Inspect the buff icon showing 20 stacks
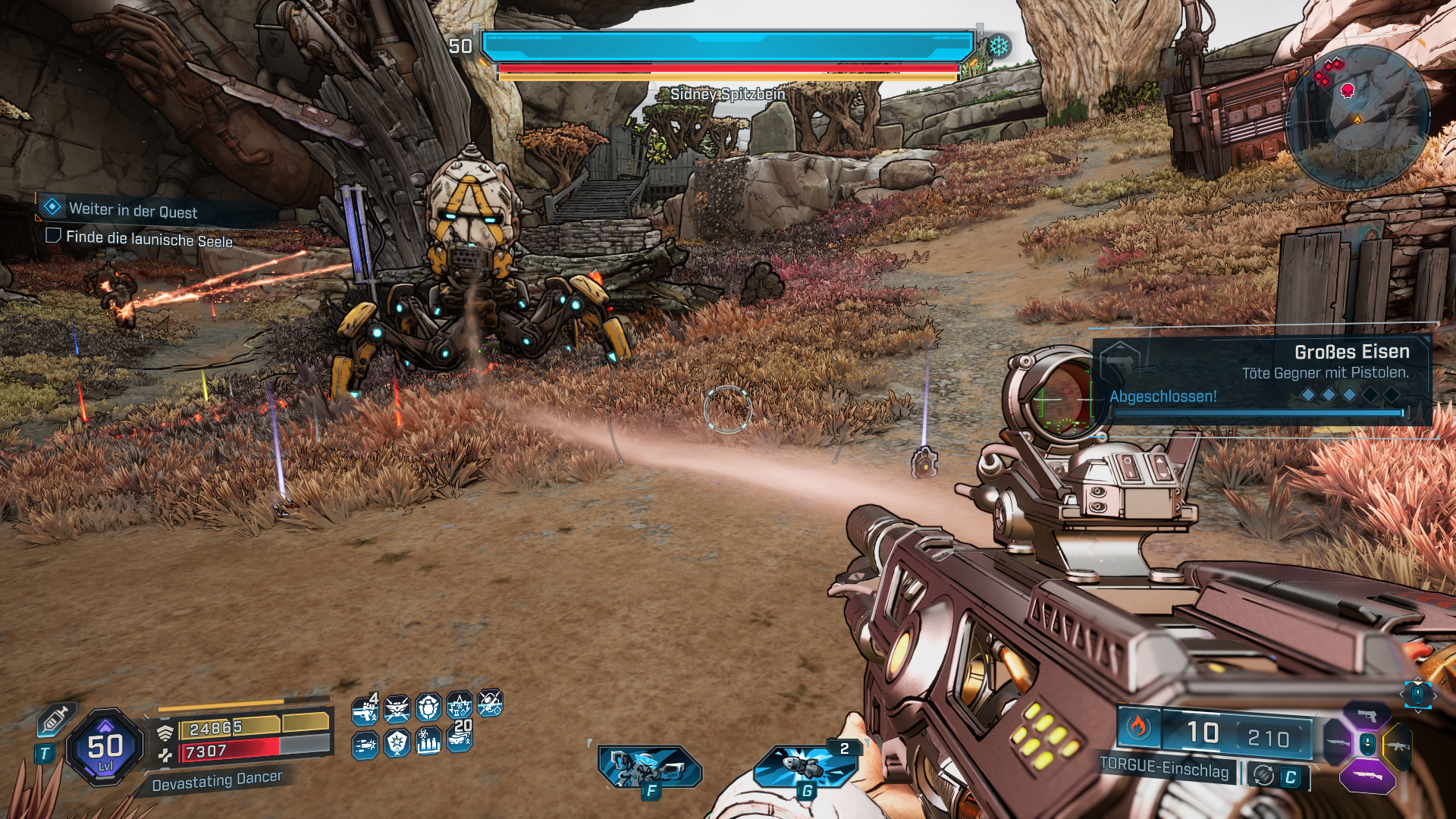Screen dimensions: 1456x819 pos(460,738)
